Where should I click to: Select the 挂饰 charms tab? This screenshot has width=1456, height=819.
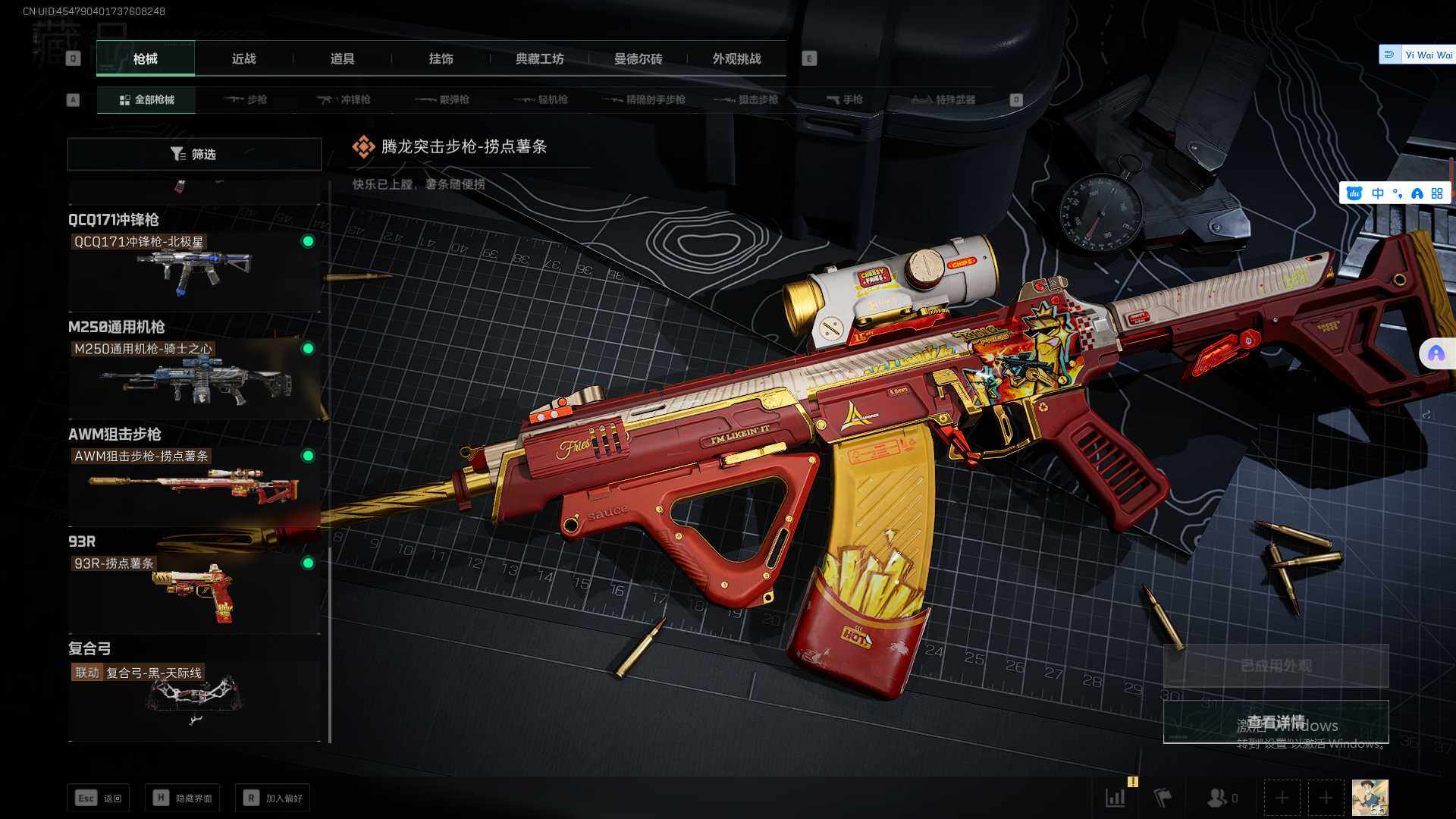[441, 59]
